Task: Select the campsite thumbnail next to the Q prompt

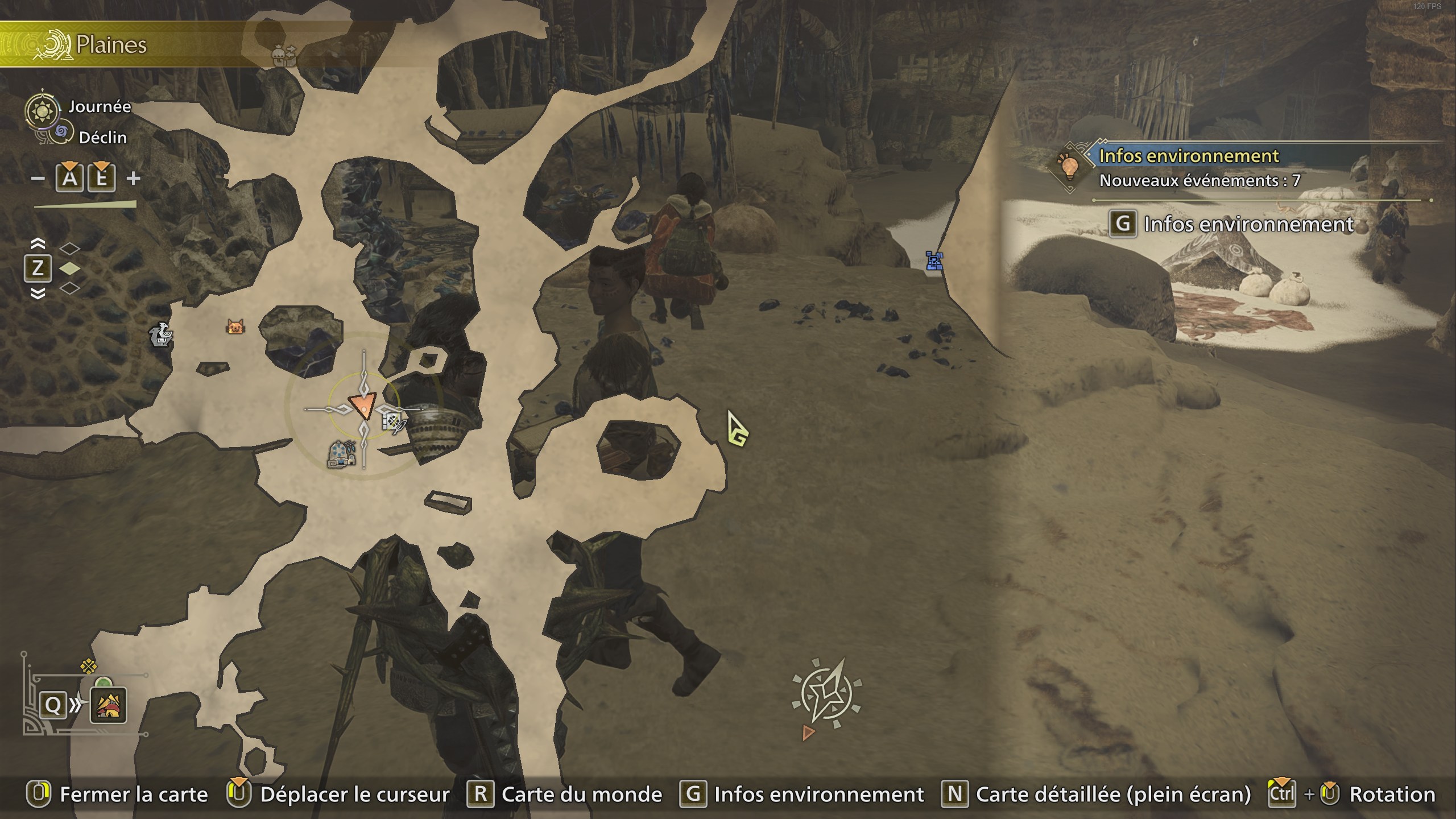Action: click(x=108, y=706)
